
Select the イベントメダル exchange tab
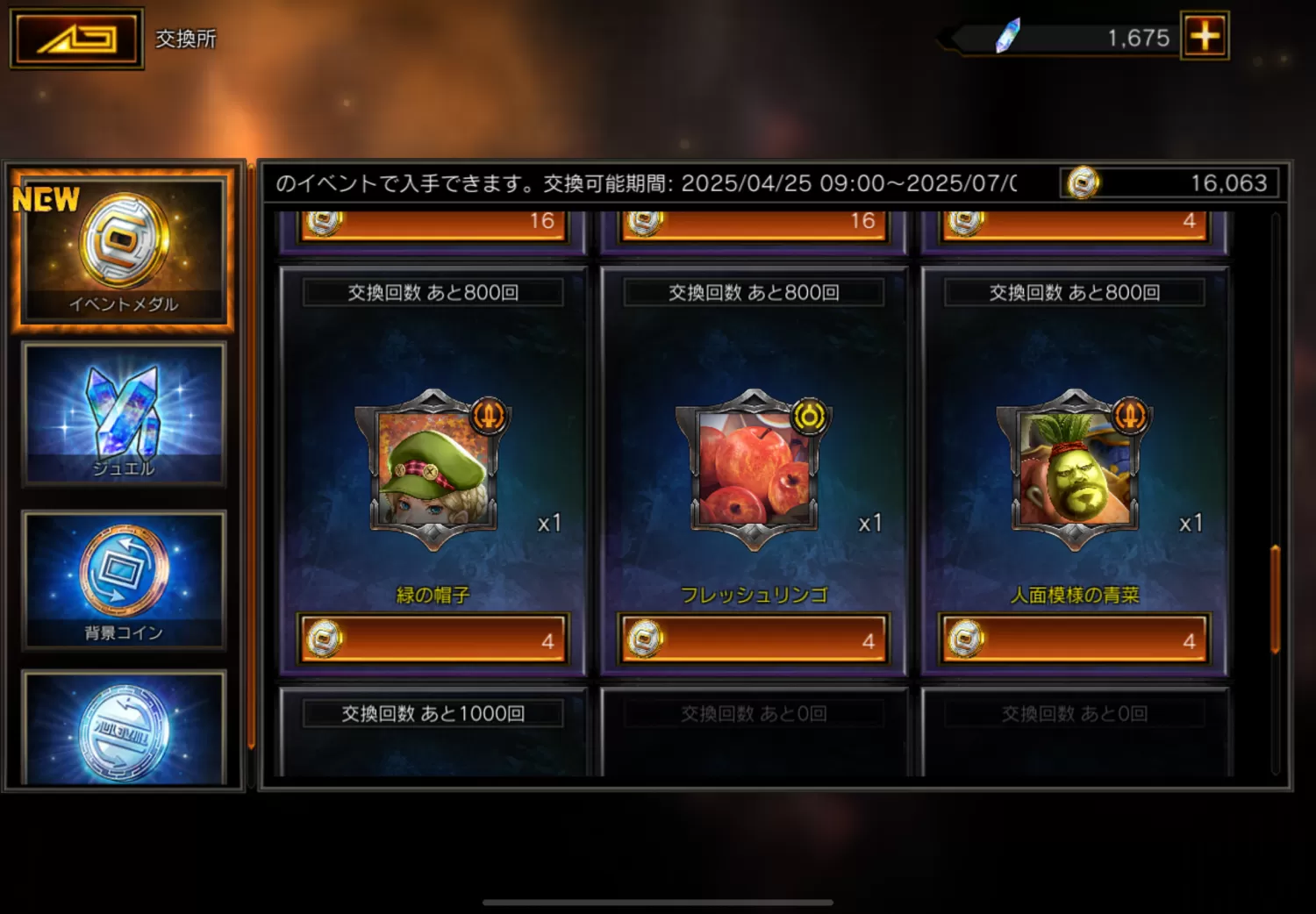[x=123, y=247]
